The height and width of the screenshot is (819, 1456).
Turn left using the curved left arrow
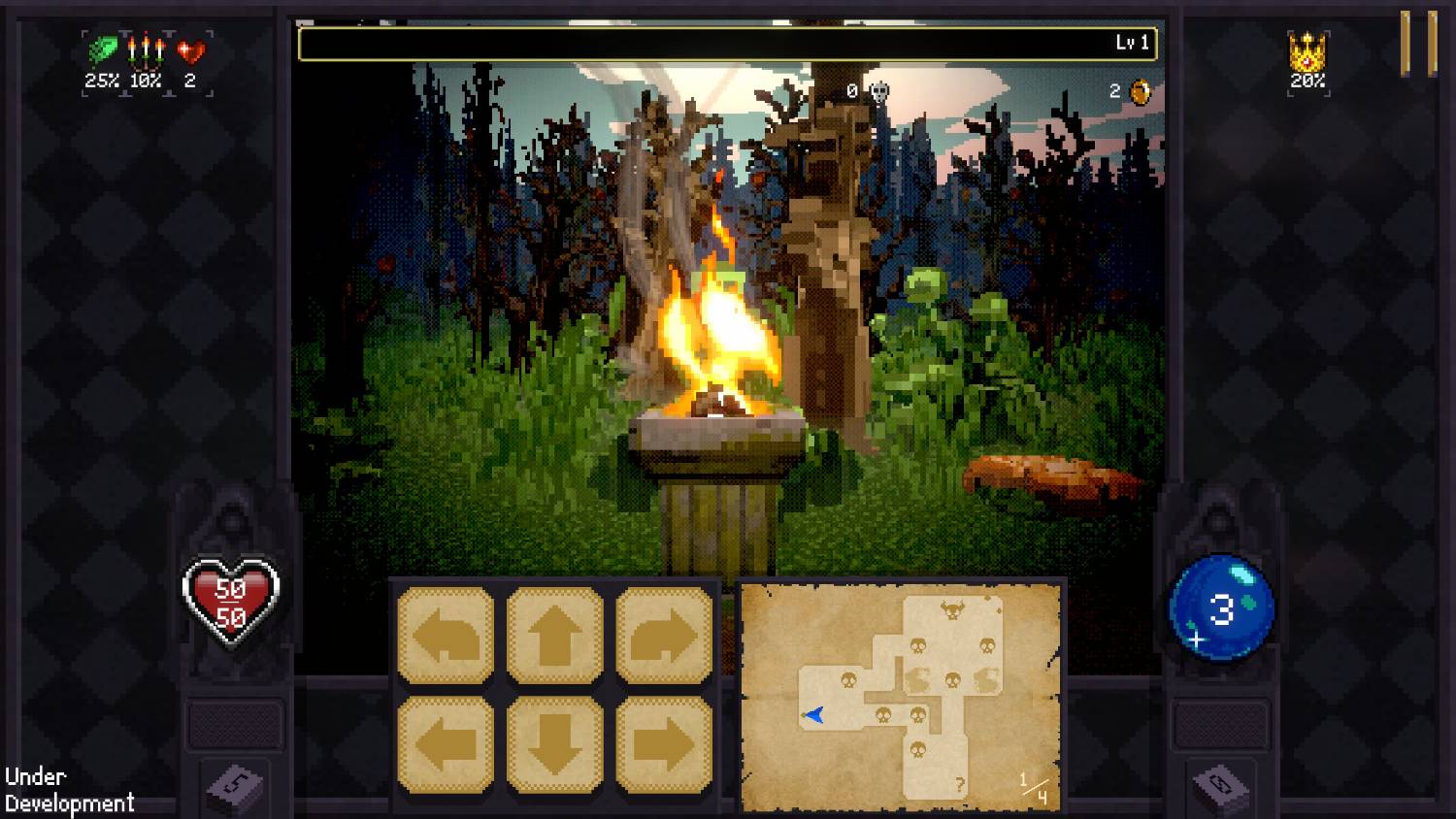[x=446, y=636]
